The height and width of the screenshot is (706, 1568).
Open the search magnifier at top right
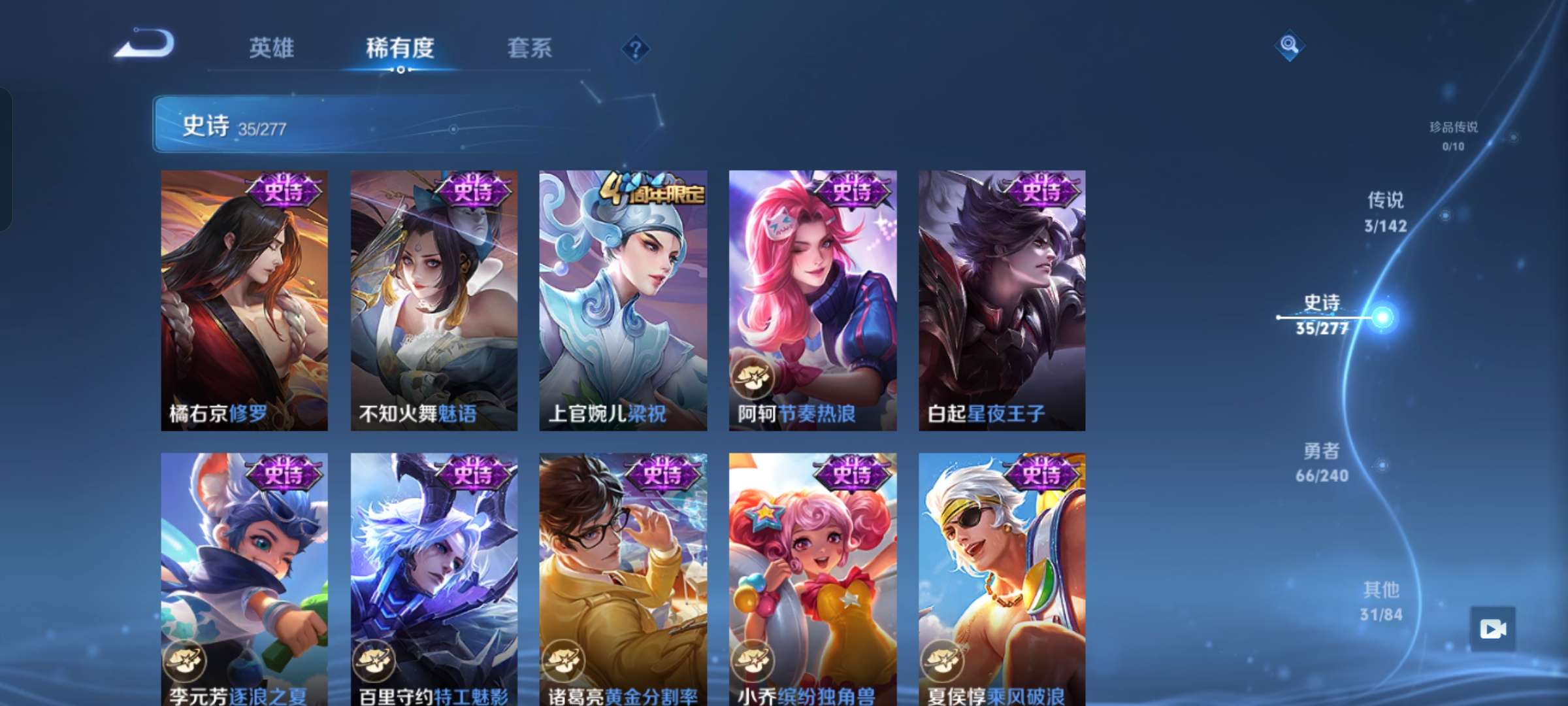click(x=1290, y=46)
